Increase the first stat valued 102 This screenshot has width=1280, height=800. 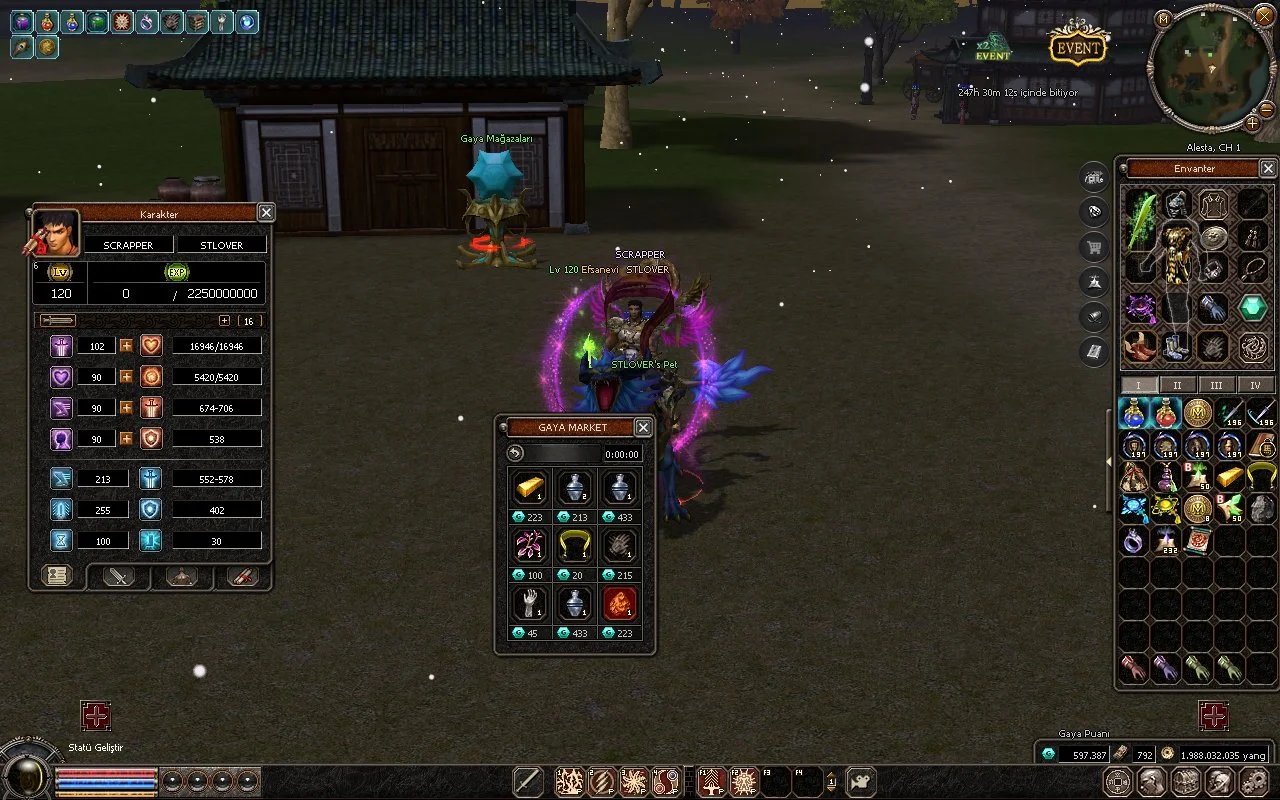click(x=127, y=346)
